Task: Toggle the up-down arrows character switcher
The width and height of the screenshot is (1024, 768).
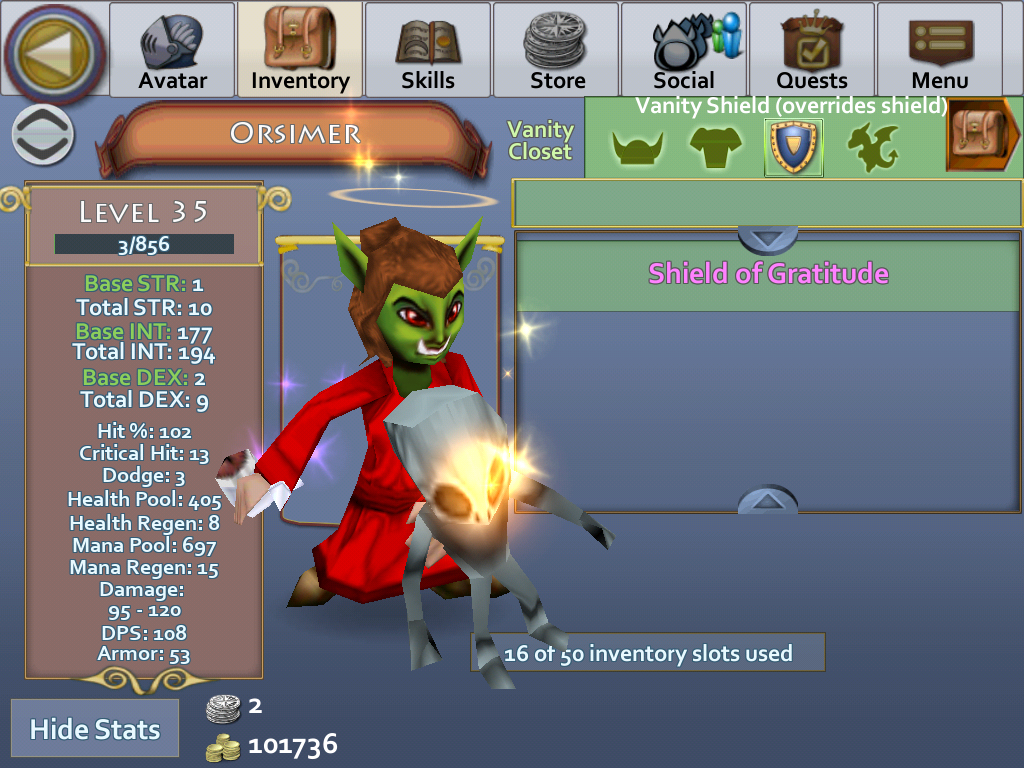Action: tap(43, 135)
